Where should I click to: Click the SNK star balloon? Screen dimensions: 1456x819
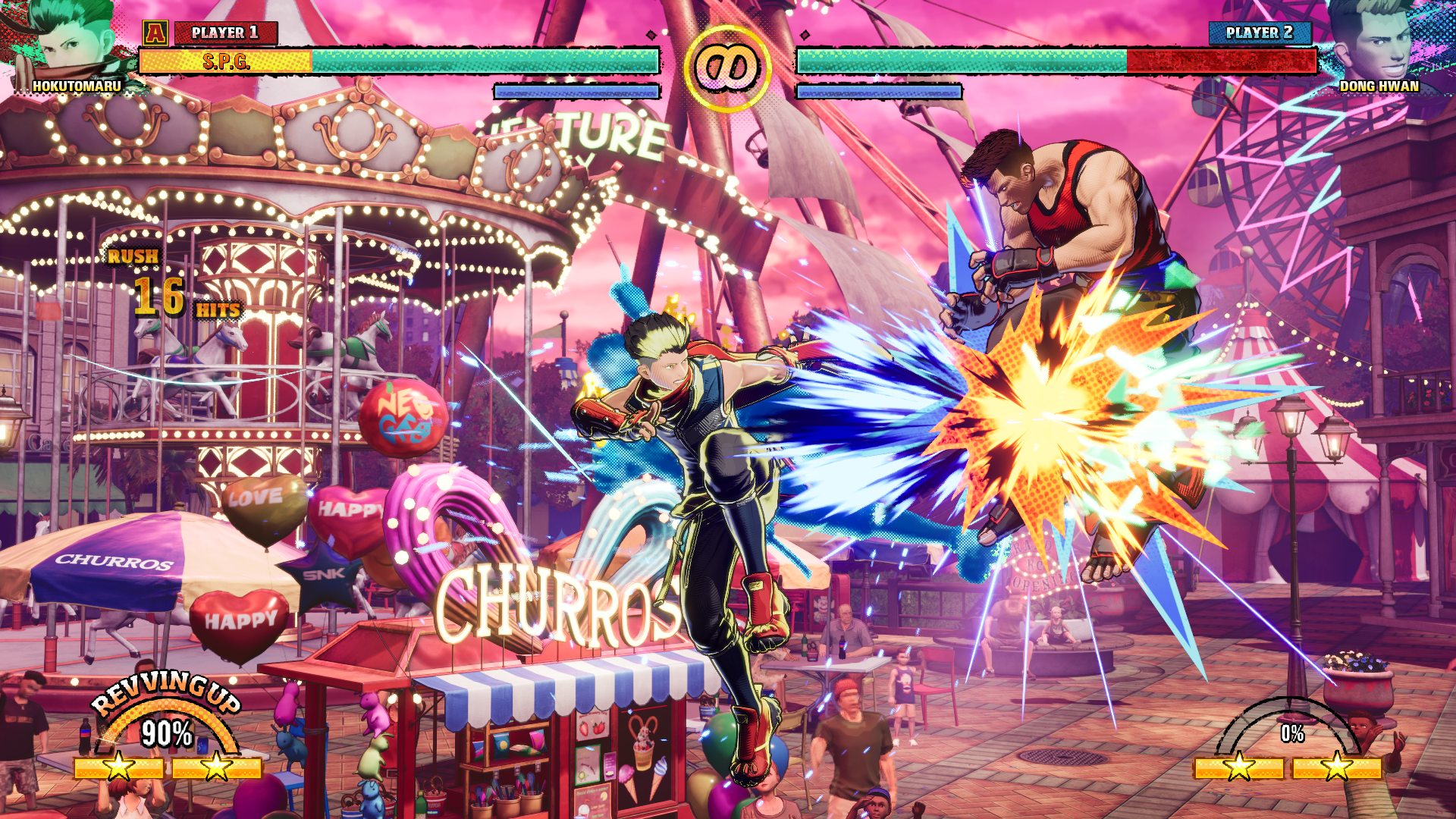pos(322,574)
